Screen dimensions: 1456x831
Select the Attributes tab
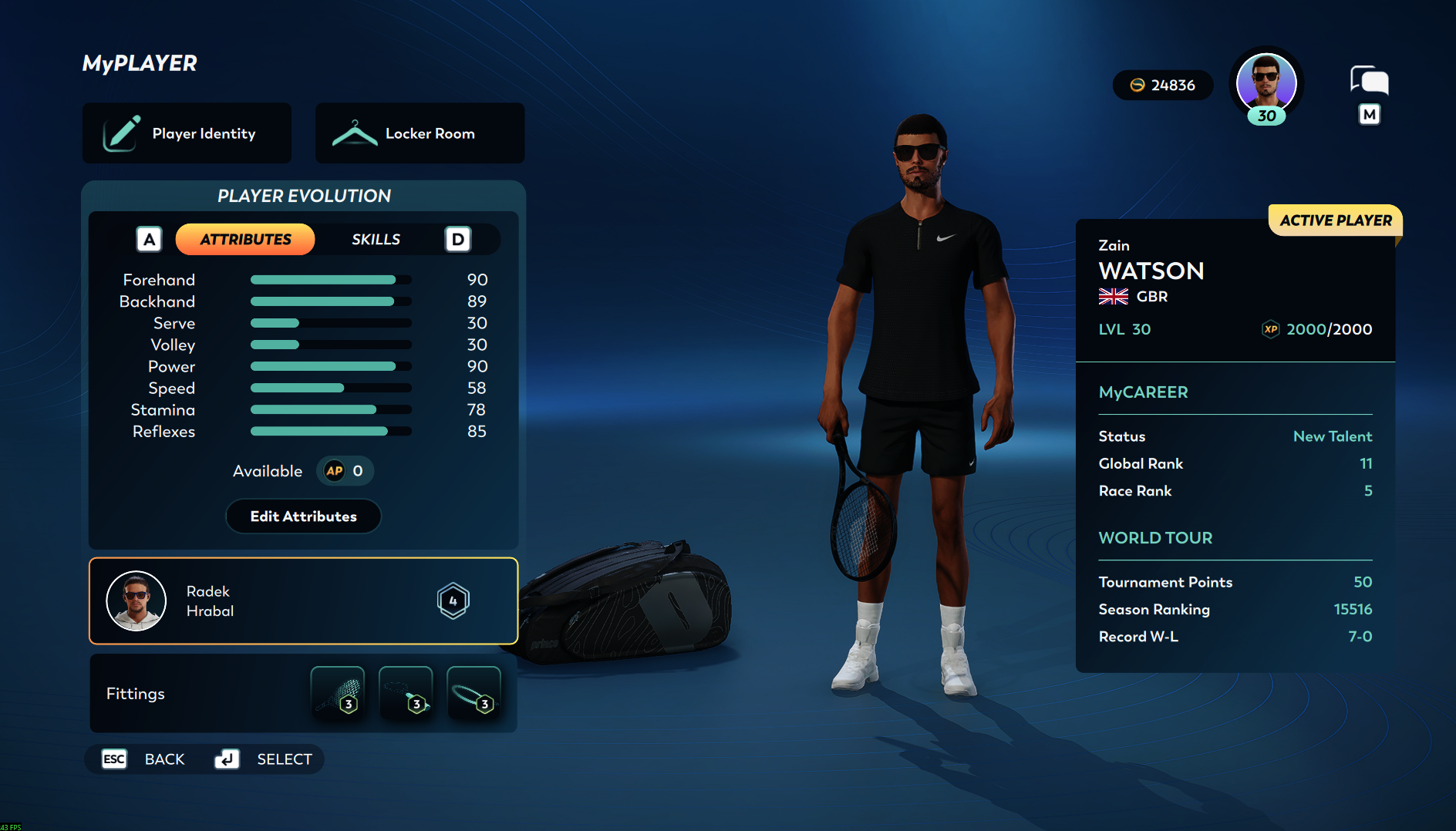[x=245, y=240]
